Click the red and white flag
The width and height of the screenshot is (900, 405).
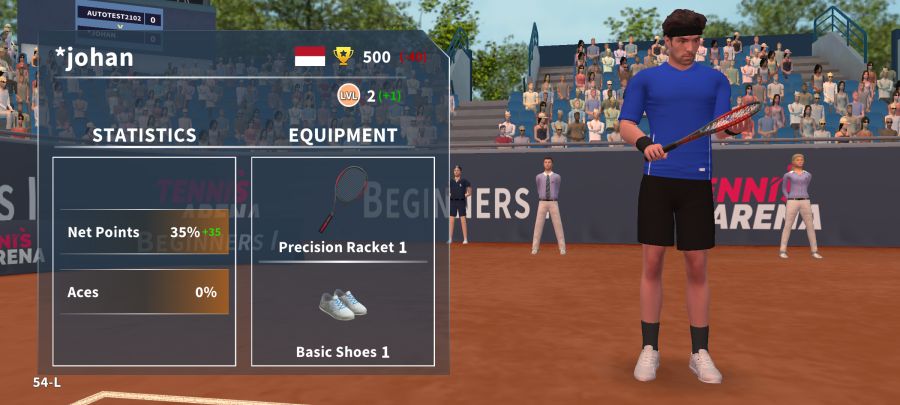point(310,56)
